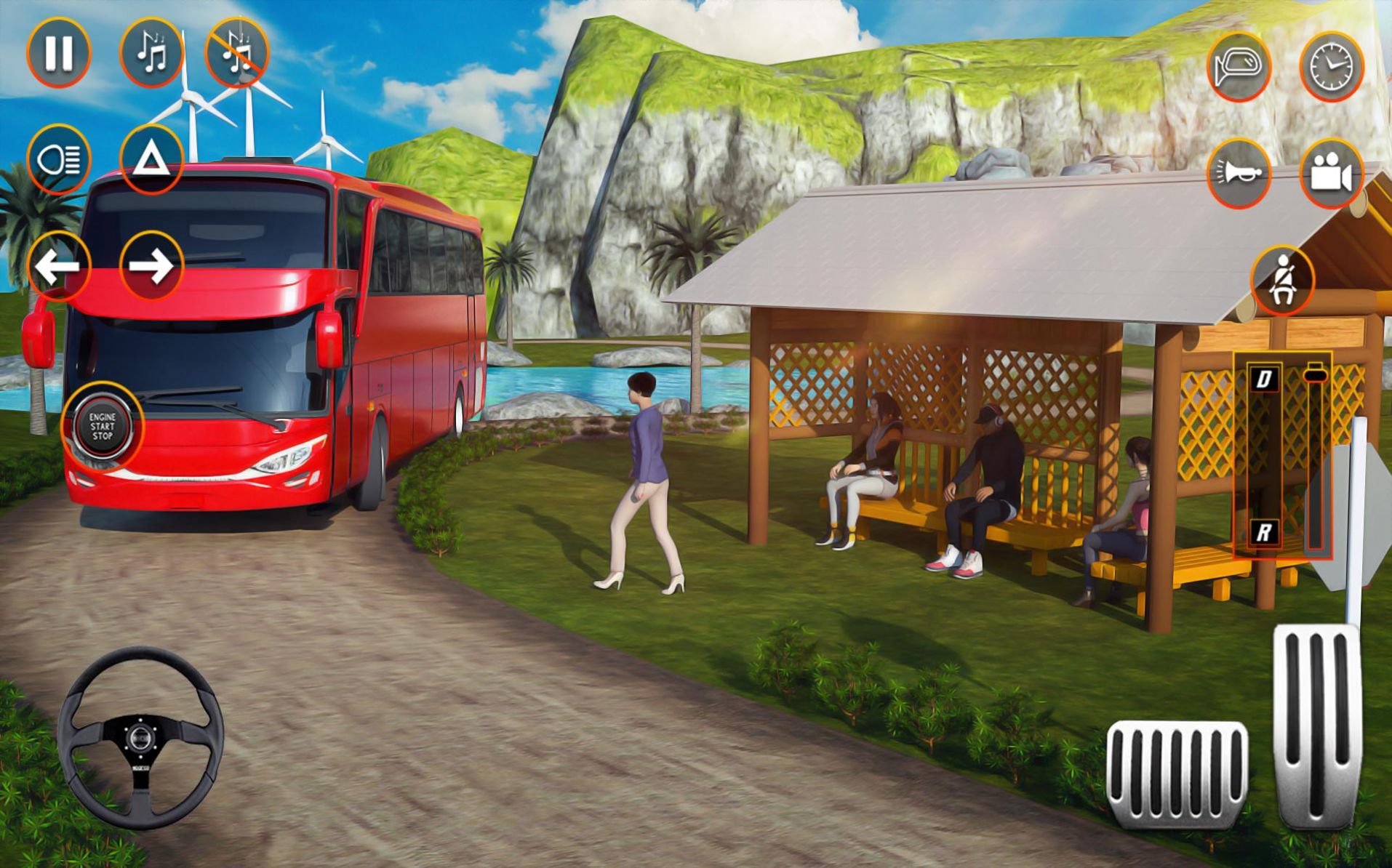The height and width of the screenshot is (868, 1392).
Task: Tap the steering wheel control
Action: point(140,738)
